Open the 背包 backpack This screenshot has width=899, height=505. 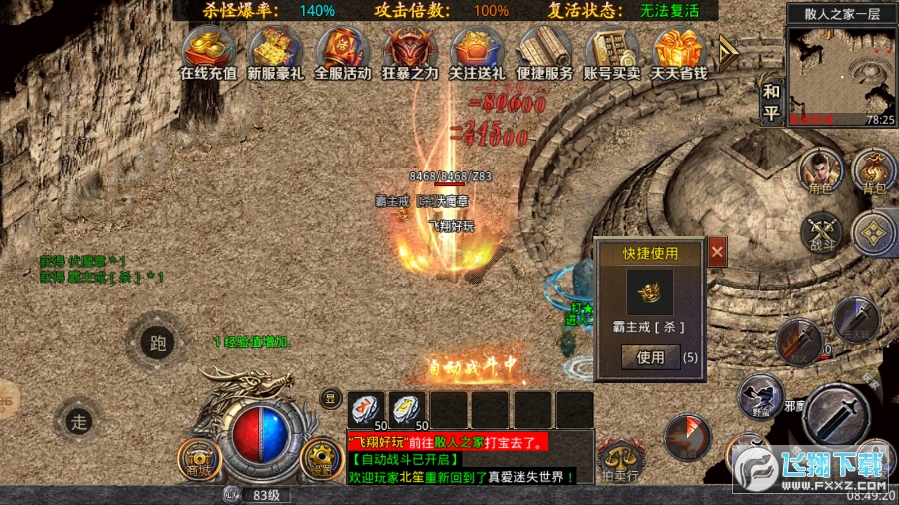click(873, 174)
